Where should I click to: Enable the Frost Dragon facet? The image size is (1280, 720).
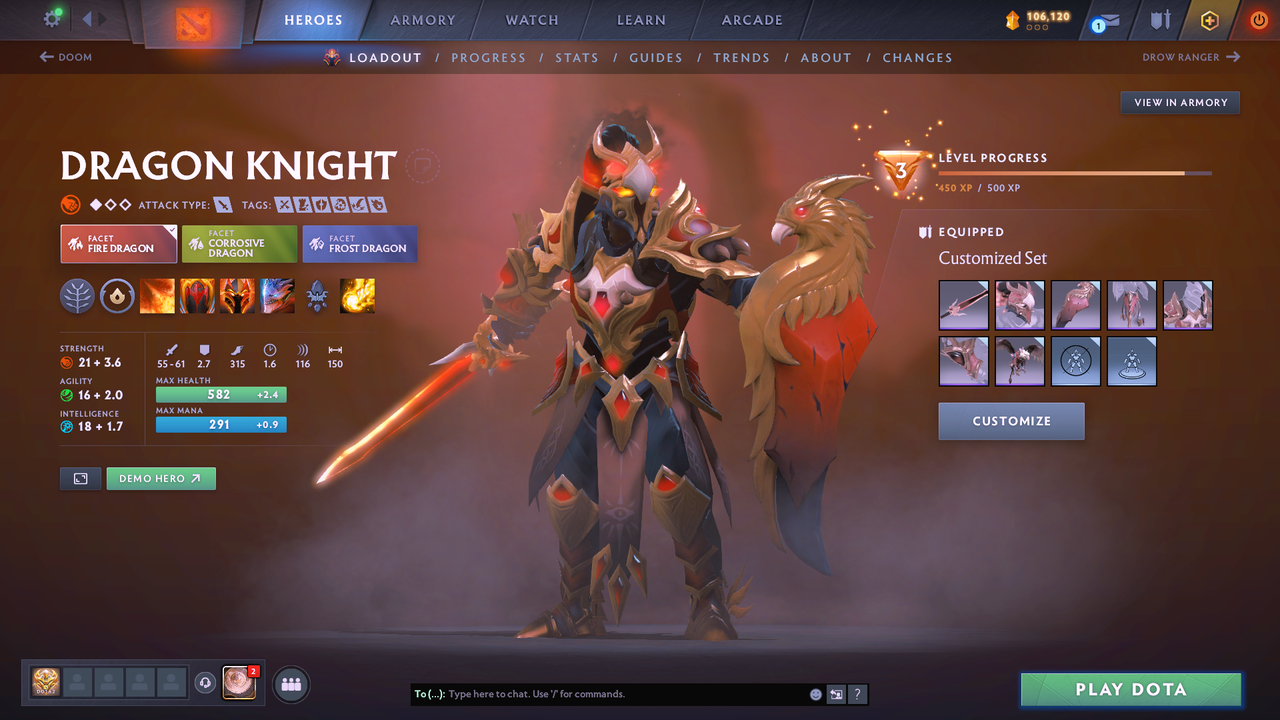[359, 243]
